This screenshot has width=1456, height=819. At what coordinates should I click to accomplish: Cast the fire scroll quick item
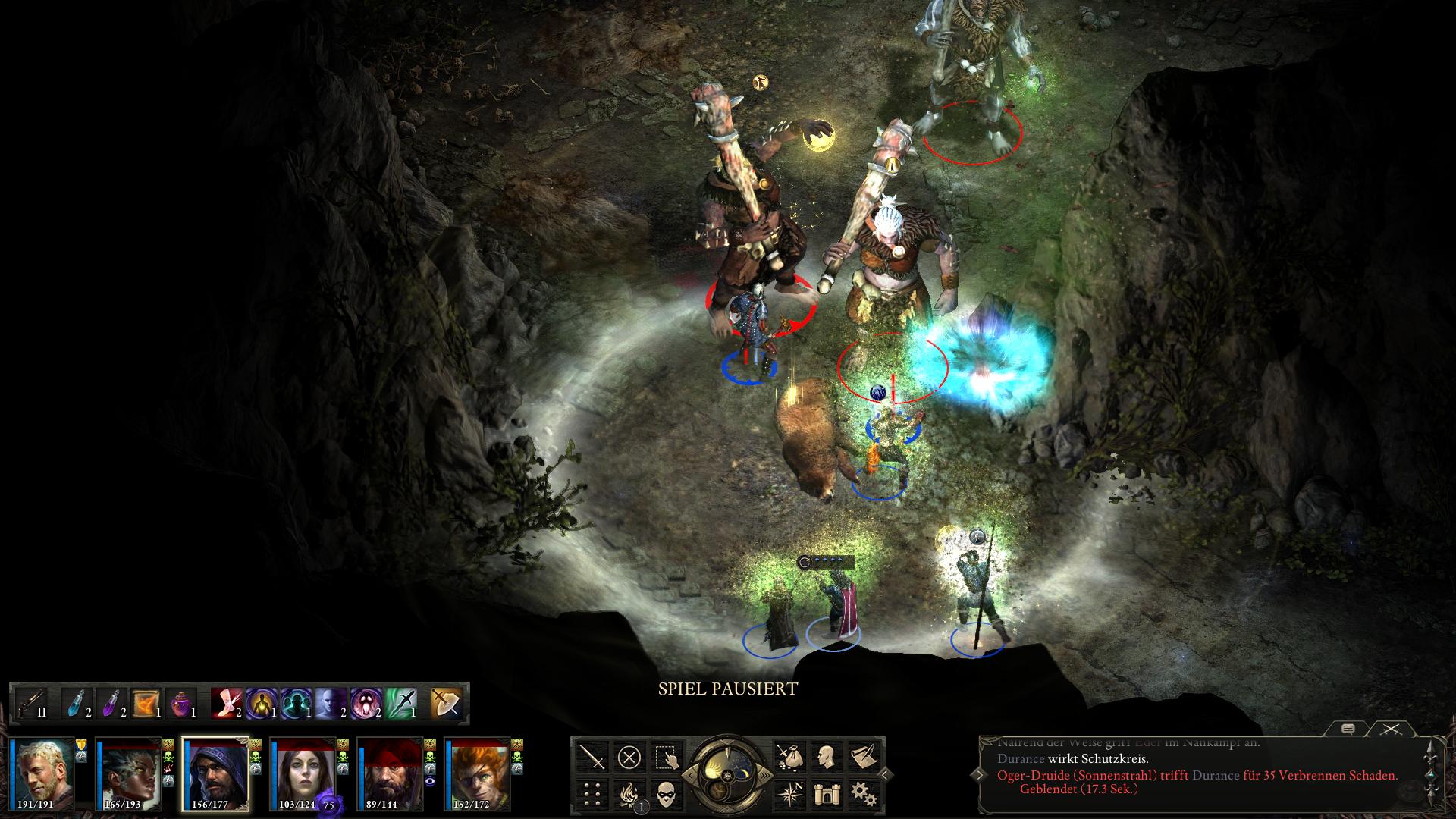(146, 703)
